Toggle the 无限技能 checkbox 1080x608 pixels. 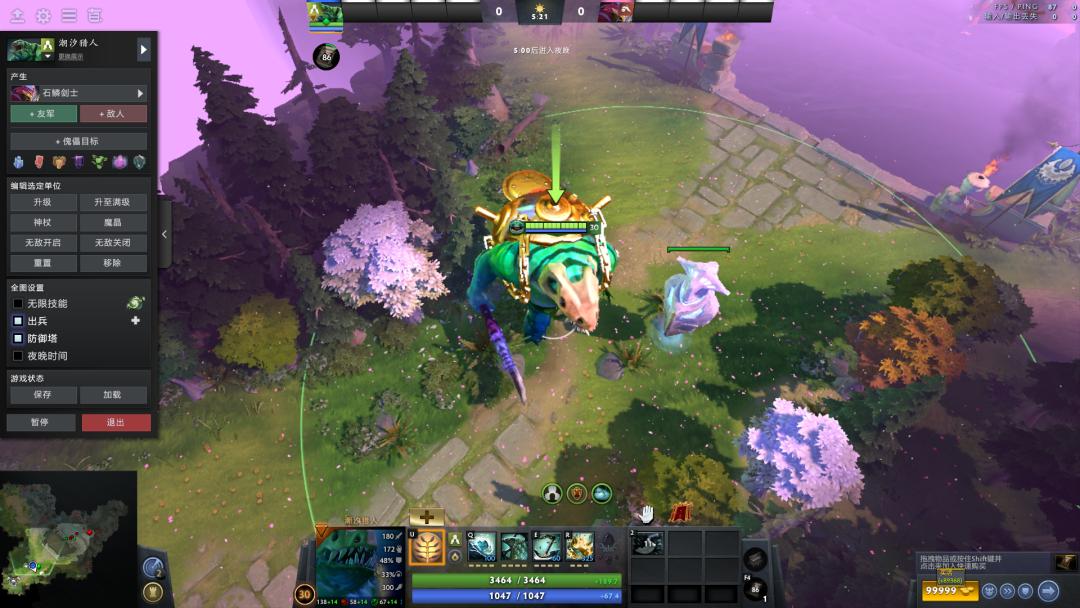(17, 303)
